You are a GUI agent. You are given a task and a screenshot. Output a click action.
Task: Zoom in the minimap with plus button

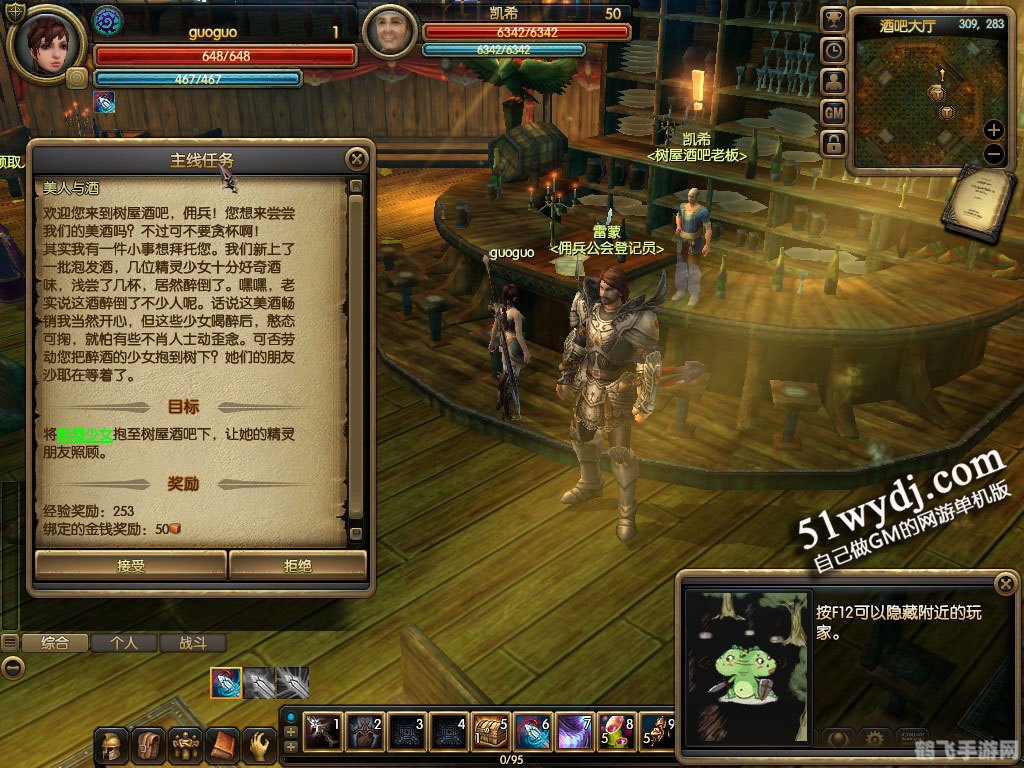click(993, 130)
